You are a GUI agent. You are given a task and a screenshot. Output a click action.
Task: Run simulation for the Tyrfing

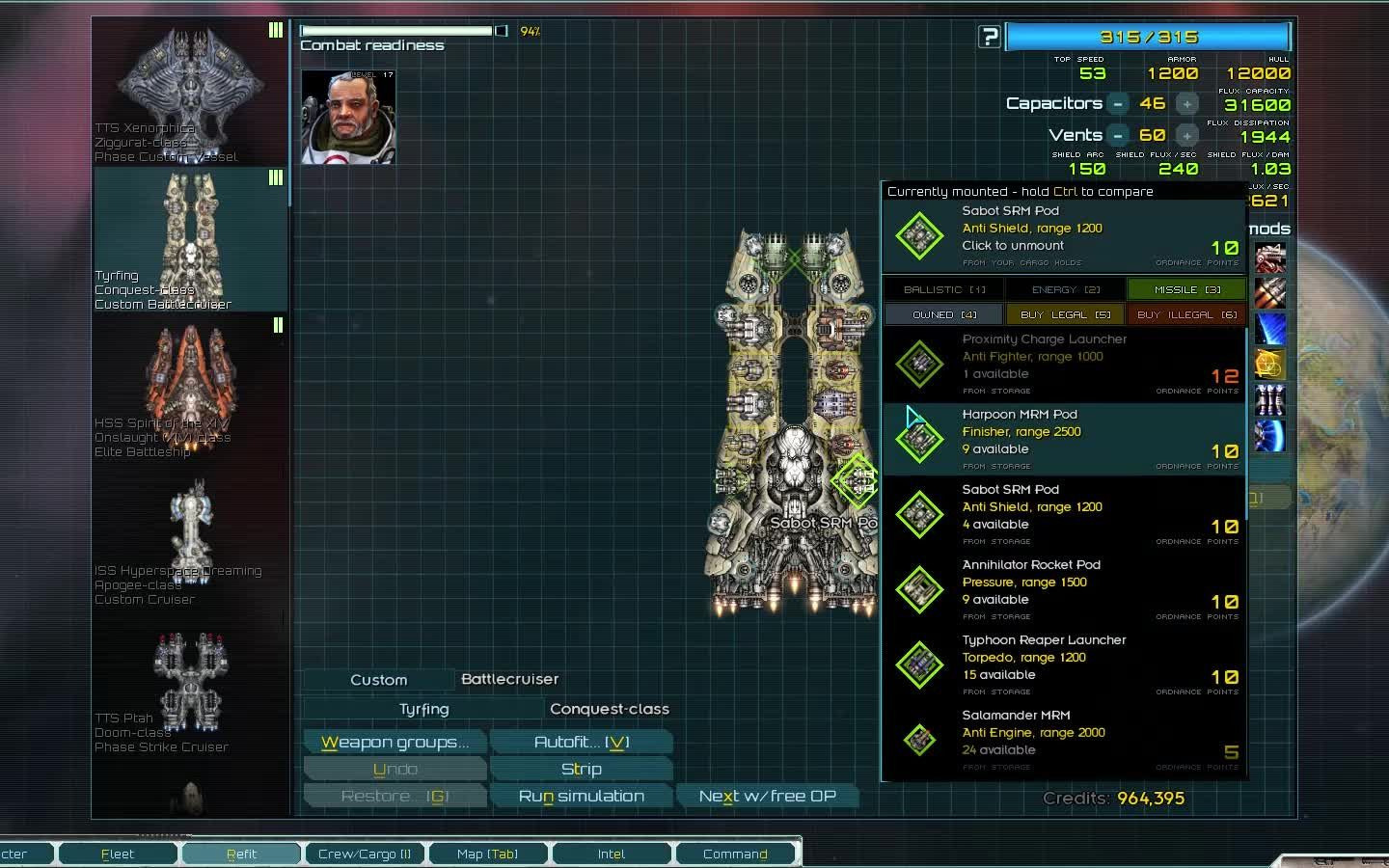coord(581,795)
